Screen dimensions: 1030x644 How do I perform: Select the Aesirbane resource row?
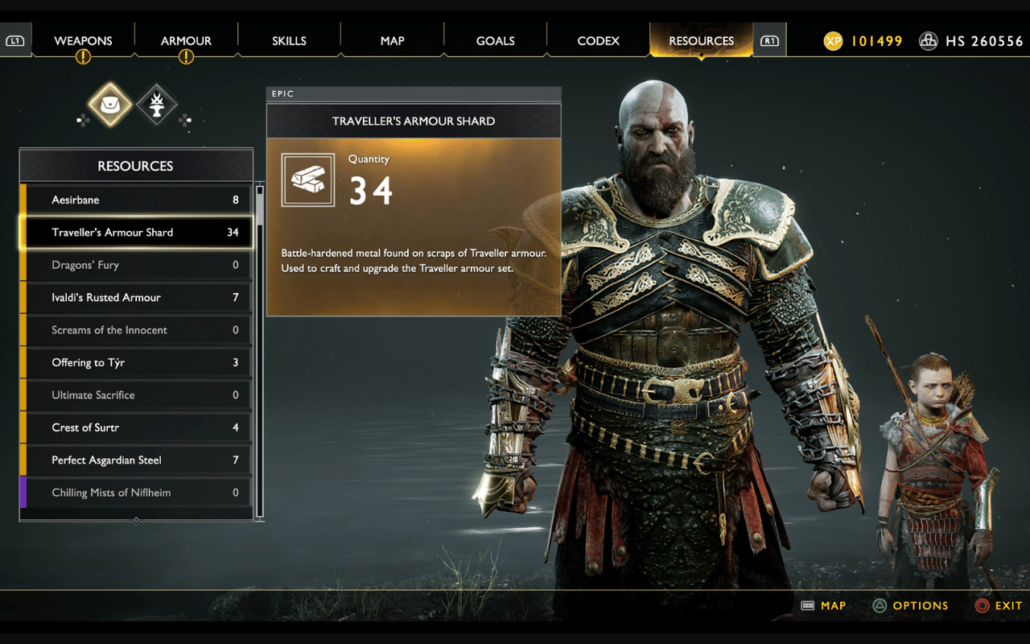tap(136, 200)
